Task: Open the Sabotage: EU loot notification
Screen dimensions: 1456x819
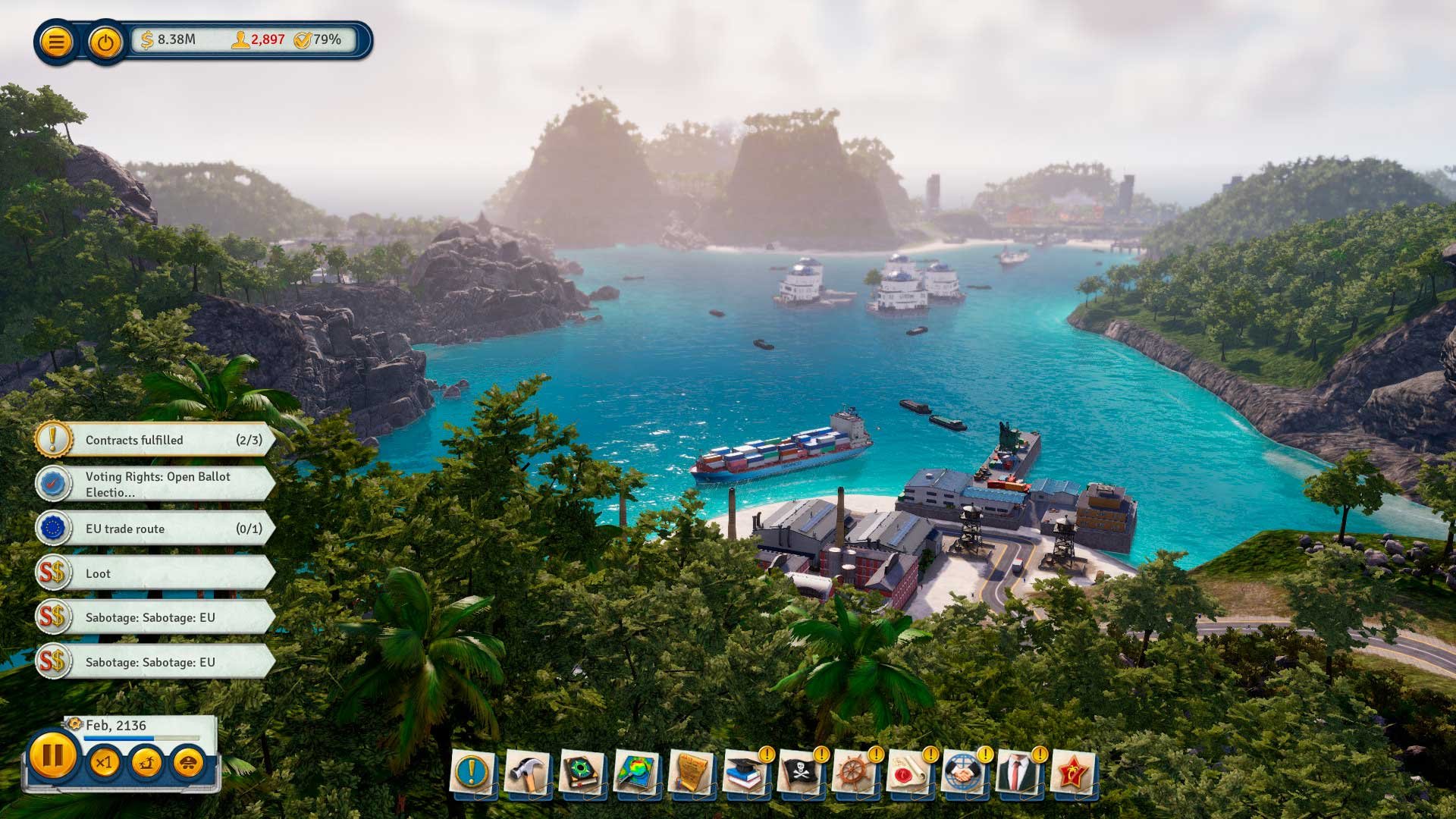Action: [x=152, y=618]
